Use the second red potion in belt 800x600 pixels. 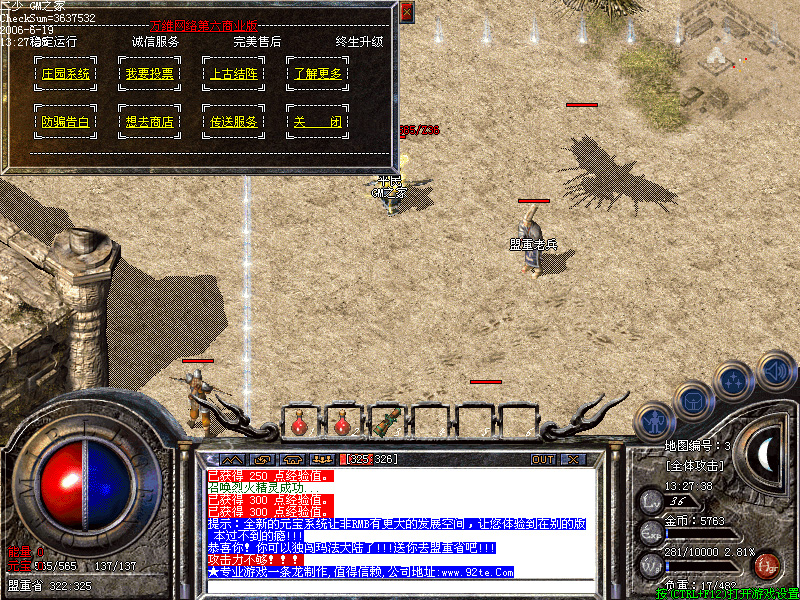pyautogui.click(x=343, y=422)
